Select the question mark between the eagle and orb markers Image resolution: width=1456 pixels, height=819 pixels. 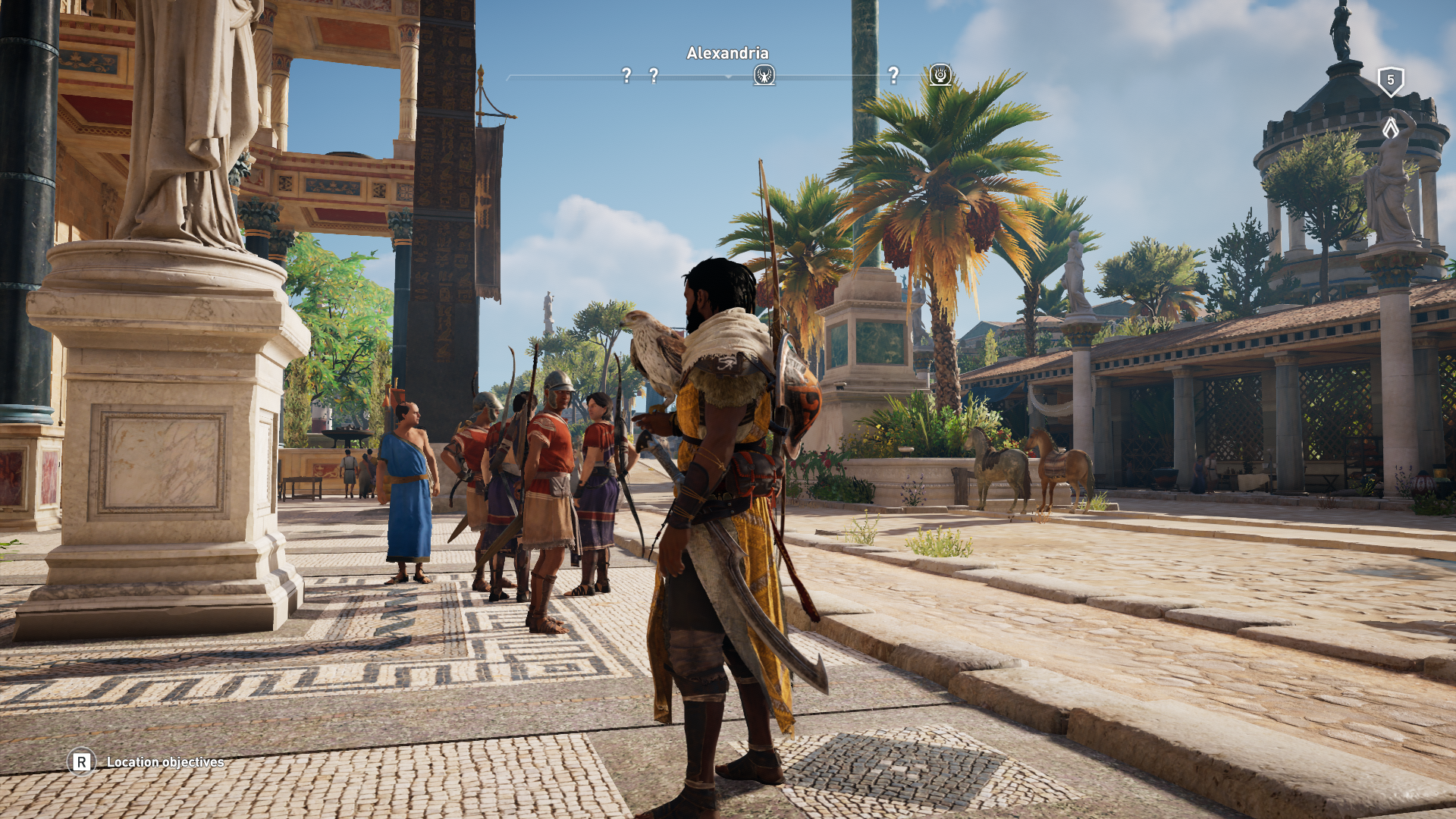pos(893,75)
